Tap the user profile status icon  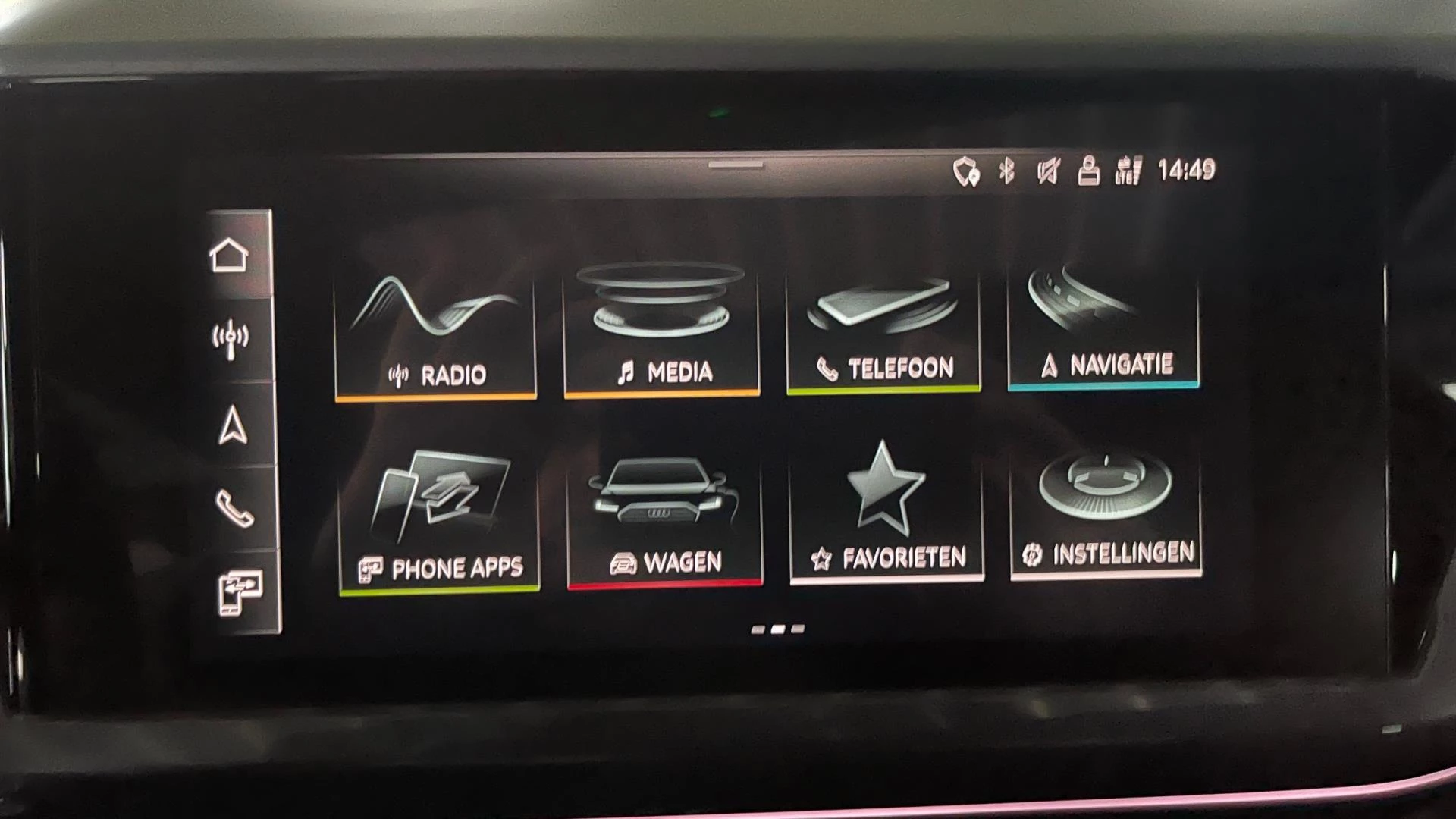click(1090, 170)
